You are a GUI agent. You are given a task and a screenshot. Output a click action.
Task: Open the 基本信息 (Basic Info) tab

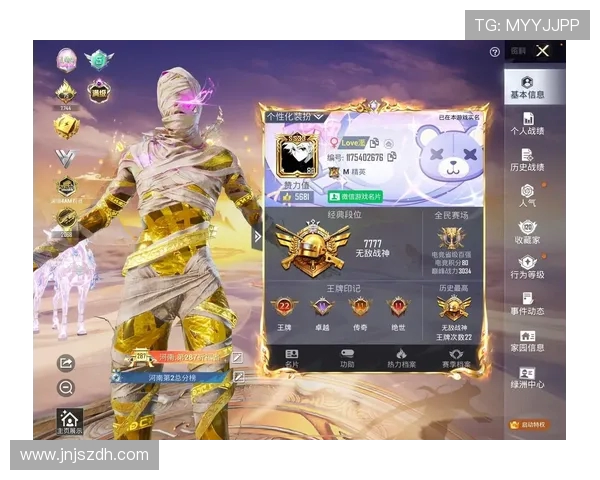click(527, 87)
